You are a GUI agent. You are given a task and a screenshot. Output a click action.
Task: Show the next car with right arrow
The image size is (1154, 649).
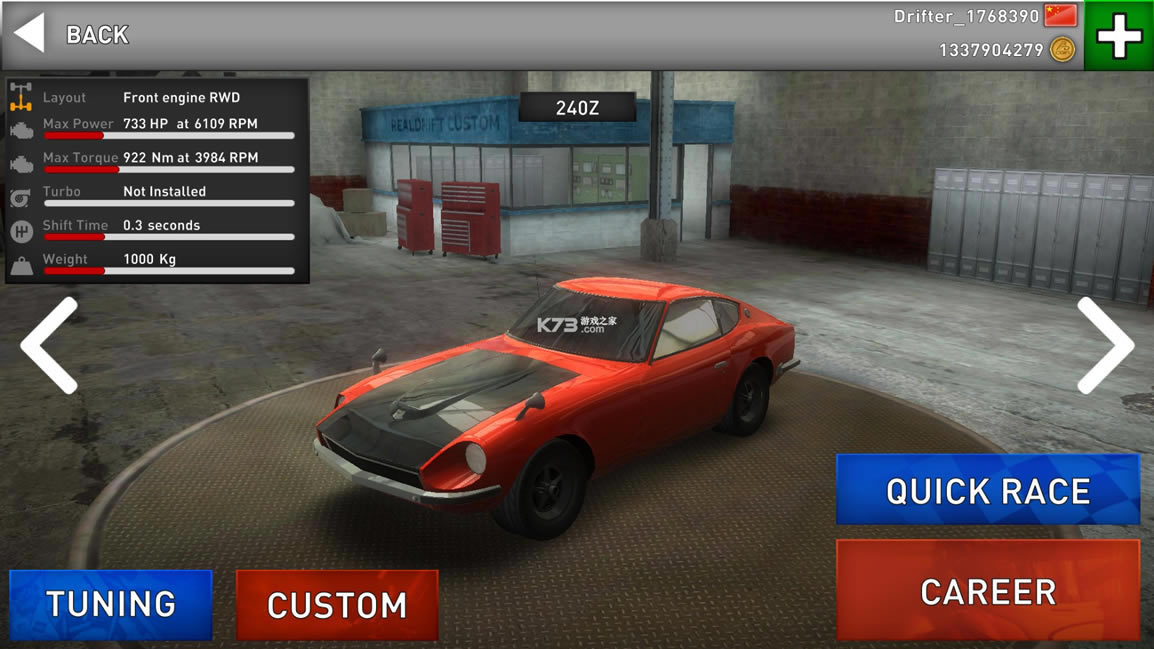tap(1104, 345)
